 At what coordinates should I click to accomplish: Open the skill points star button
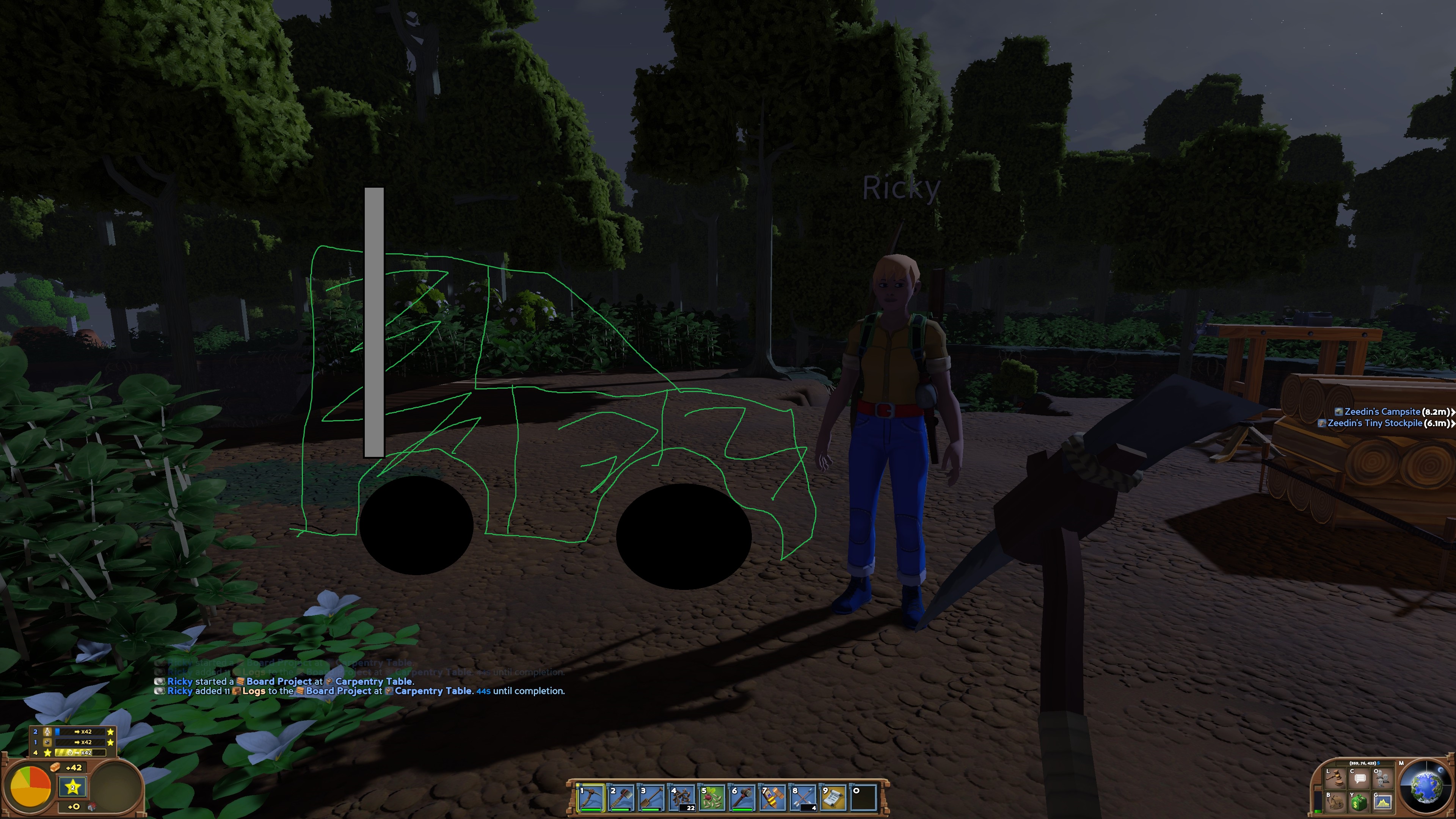[x=72, y=787]
